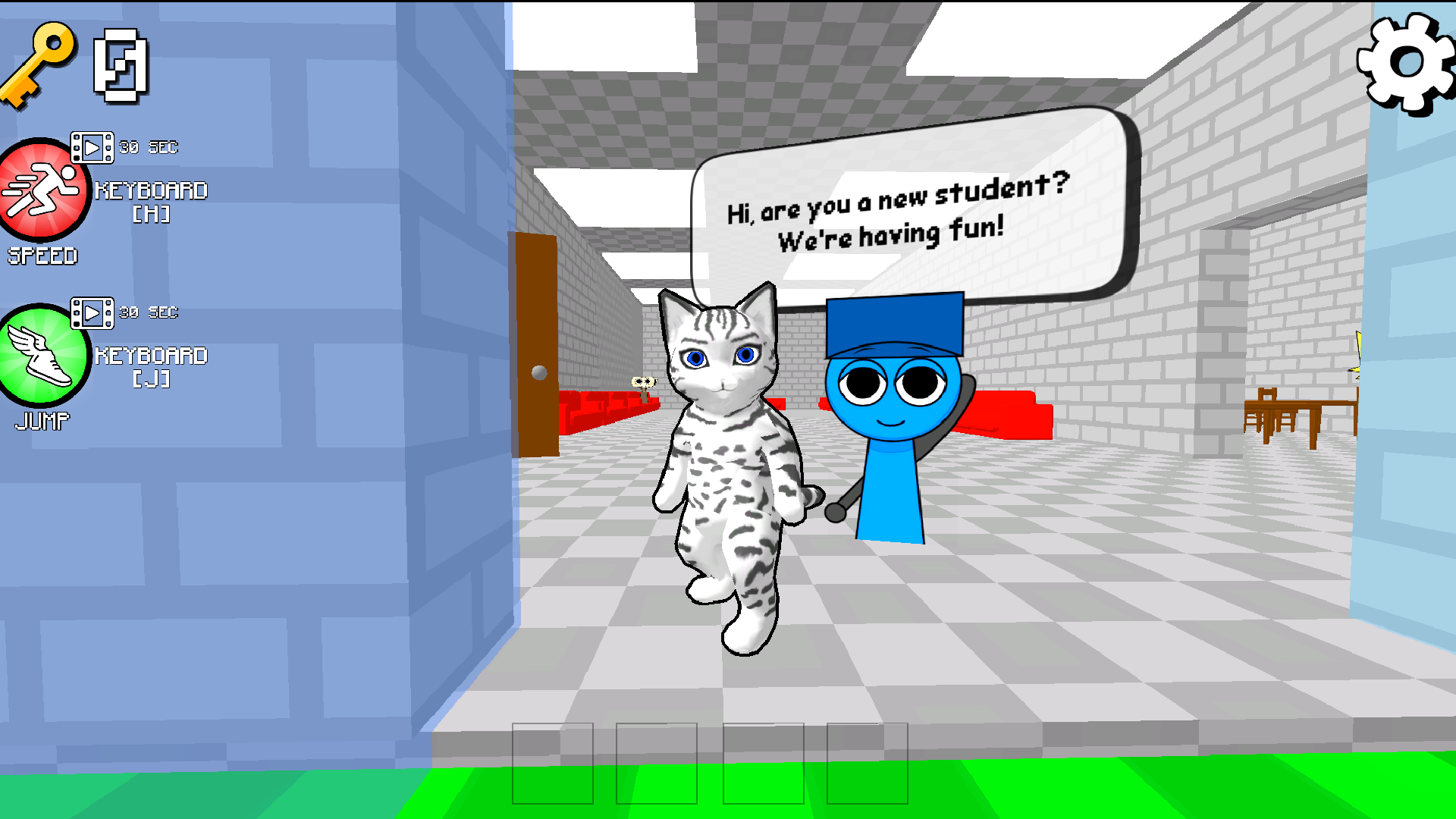This screenshot has width=1456, height=819.
Task: Click the 30 SEC label near the SPEED ad
Action: coord(149,147)
